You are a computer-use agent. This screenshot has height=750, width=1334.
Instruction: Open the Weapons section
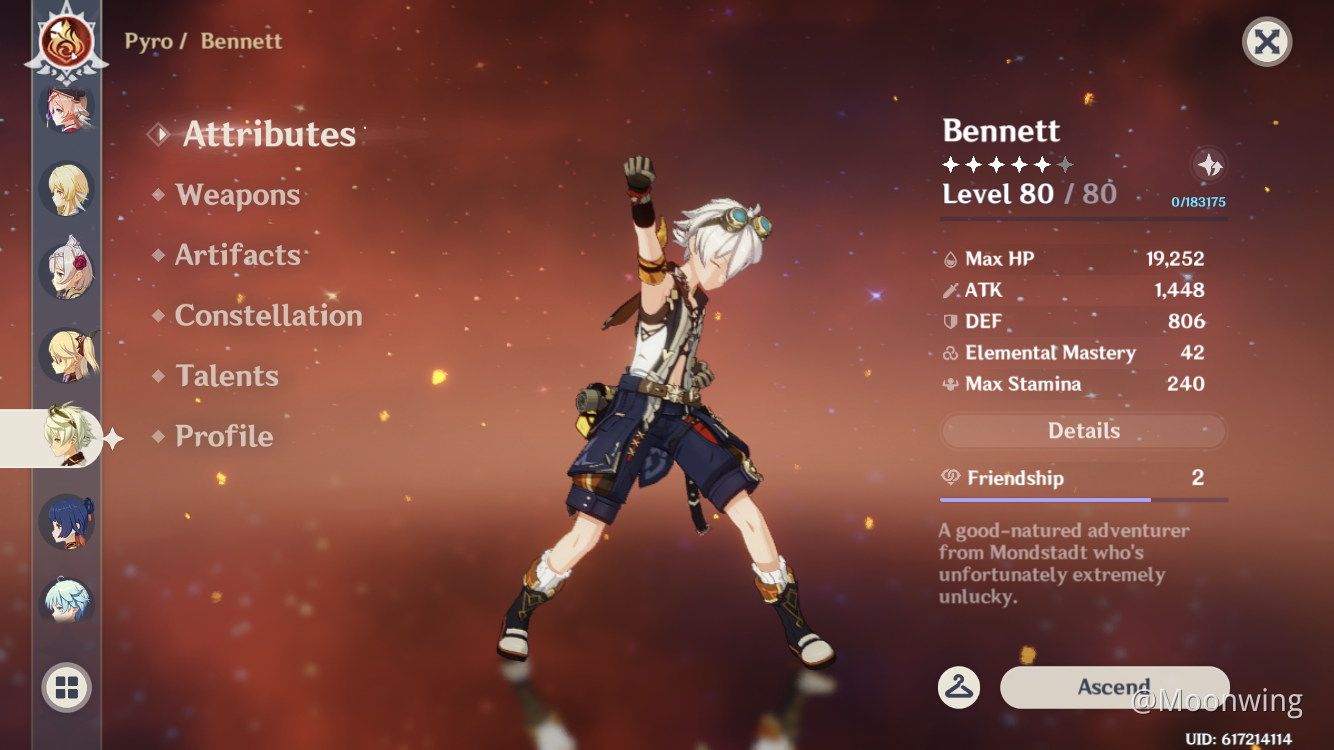(x=236, y=195)
